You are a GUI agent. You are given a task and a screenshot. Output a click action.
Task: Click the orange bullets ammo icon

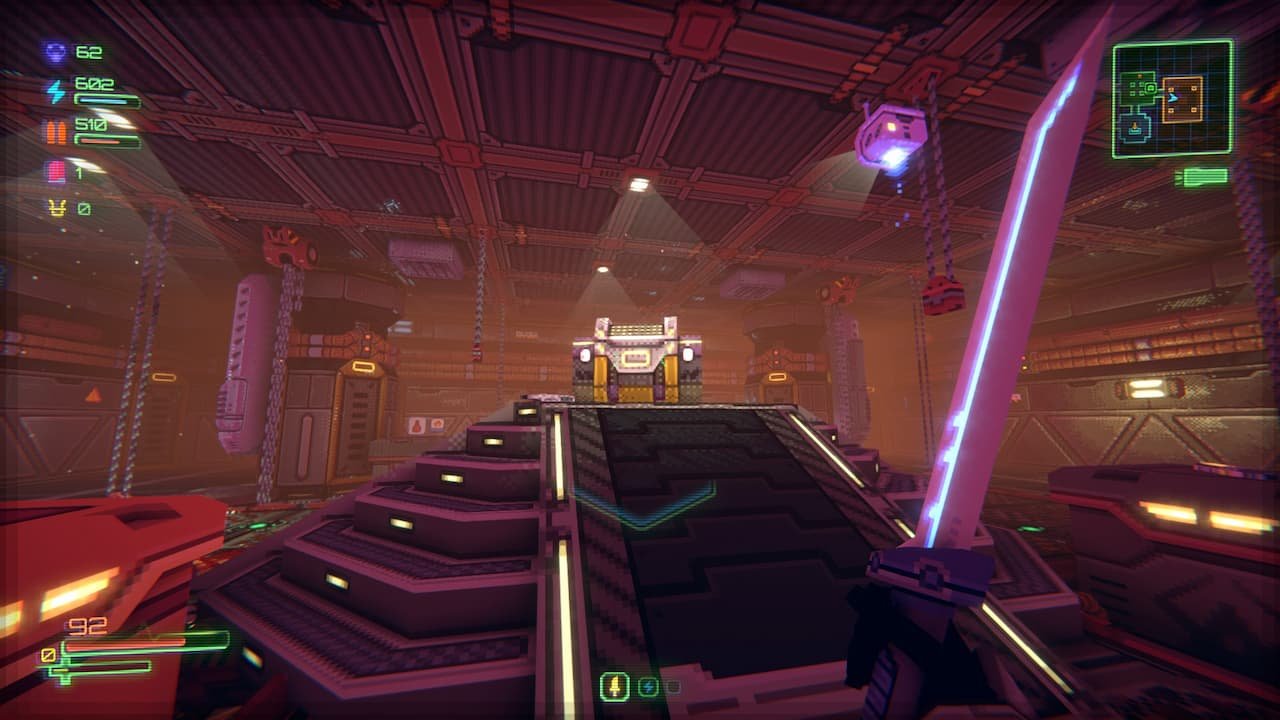click(54, 132)
